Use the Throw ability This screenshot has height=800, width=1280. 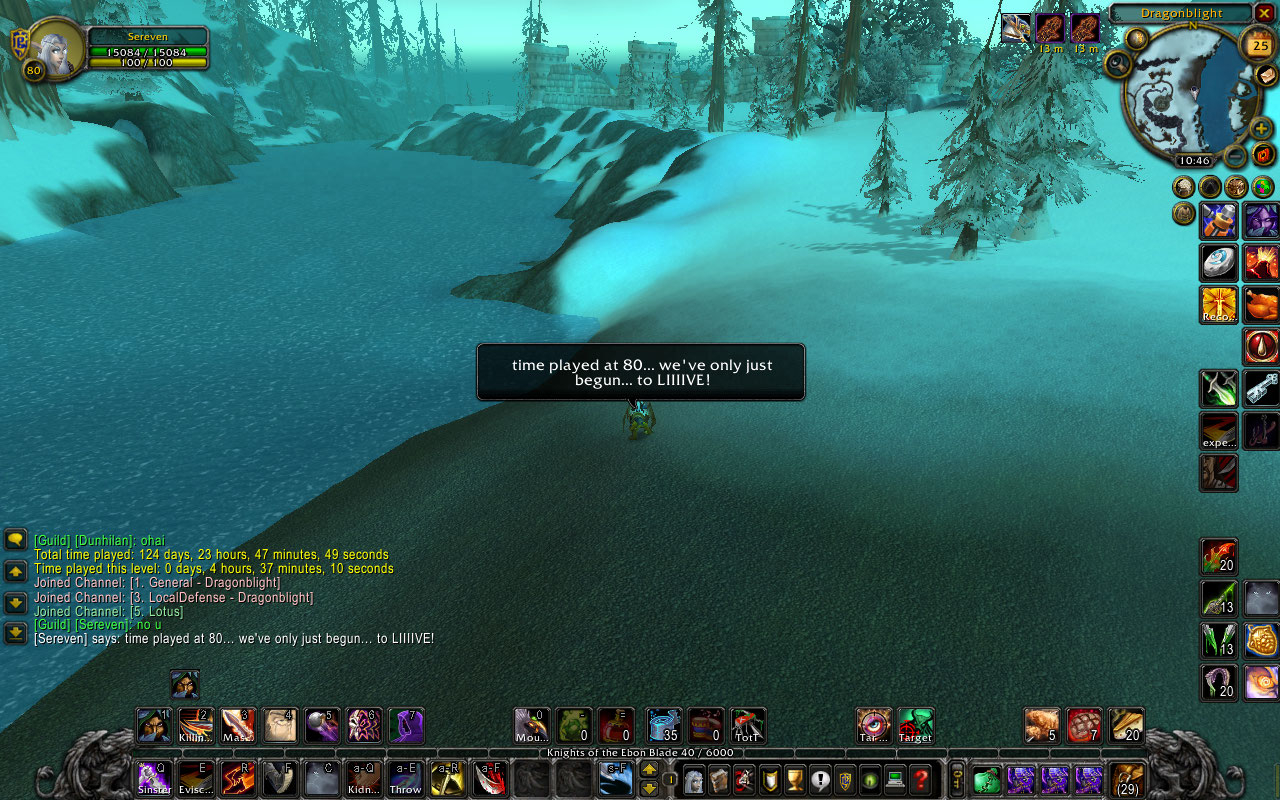coord(406,778)
